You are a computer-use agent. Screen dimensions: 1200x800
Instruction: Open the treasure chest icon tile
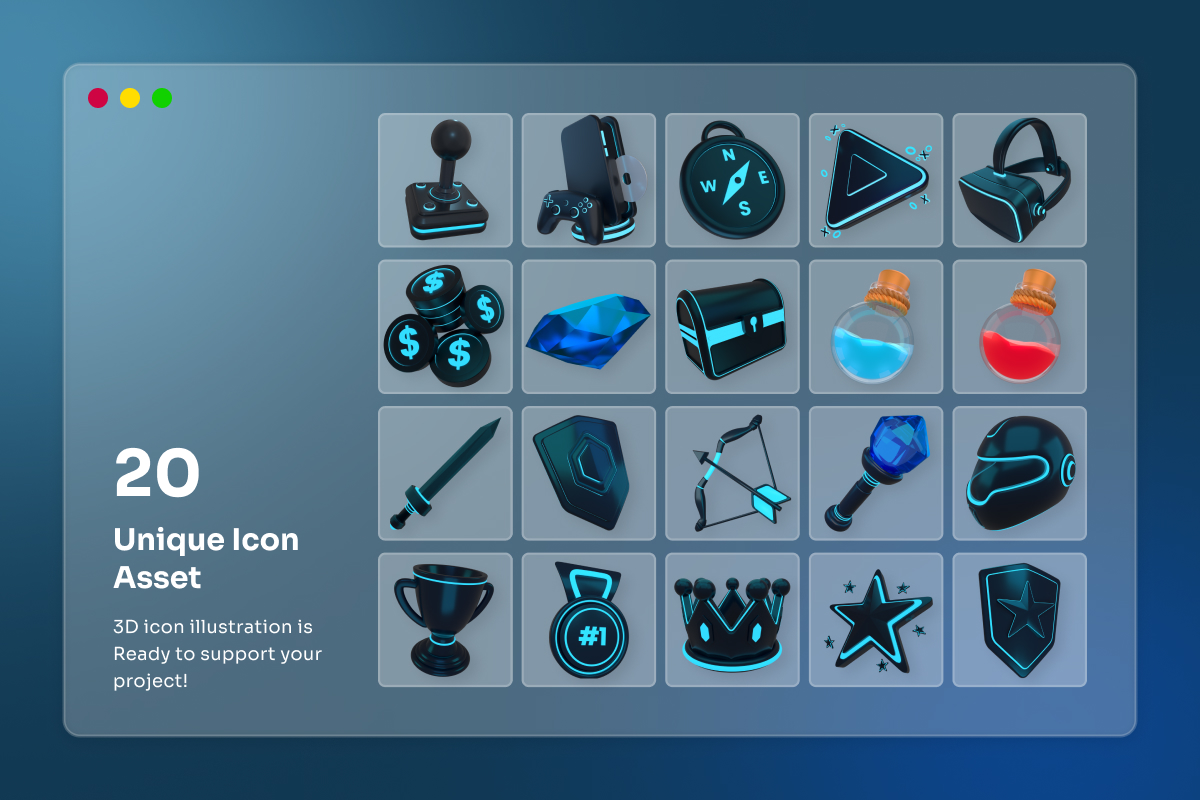(732, 327)
